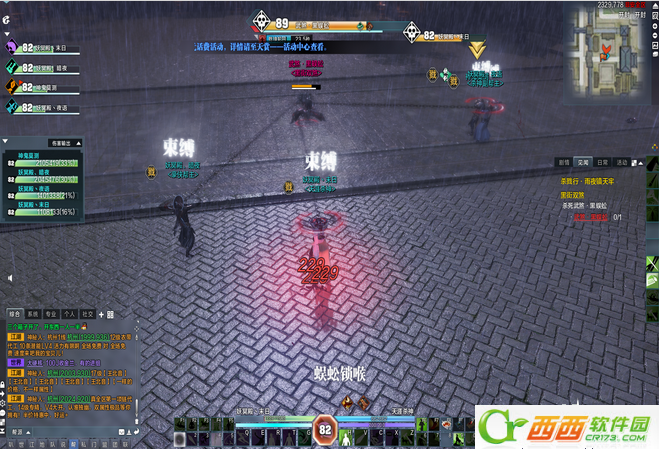Show the 活动 quest tab
Screen dimensions: 659x449
[x=622, y=162]
